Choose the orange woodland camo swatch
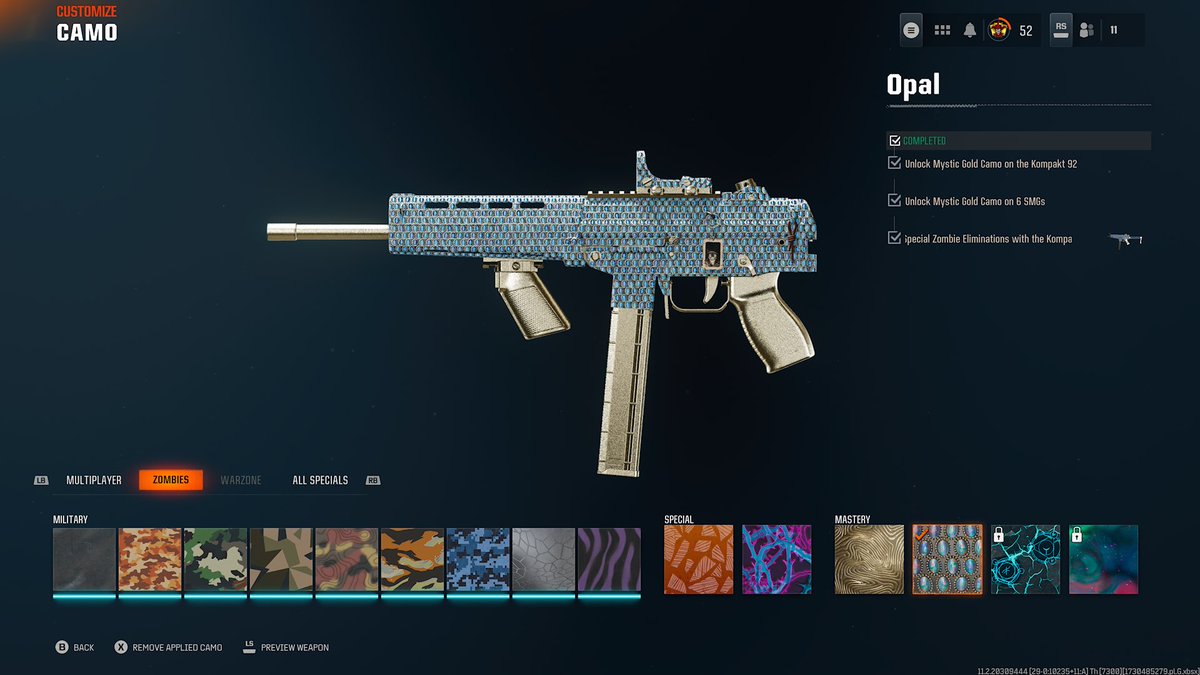The image size is (1200, 675). tap(150, 560)
